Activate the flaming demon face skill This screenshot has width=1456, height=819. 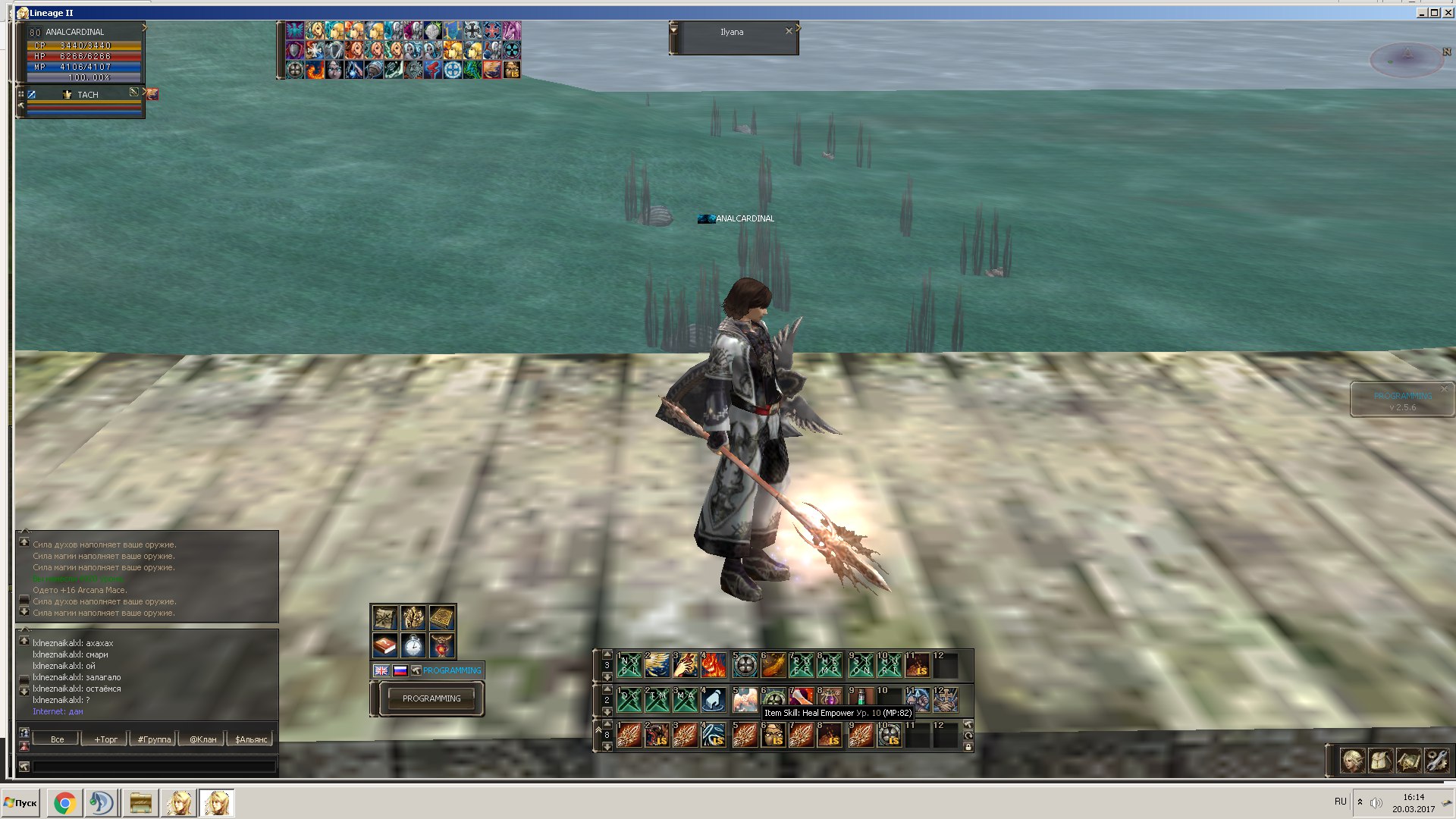pos(713,666)
